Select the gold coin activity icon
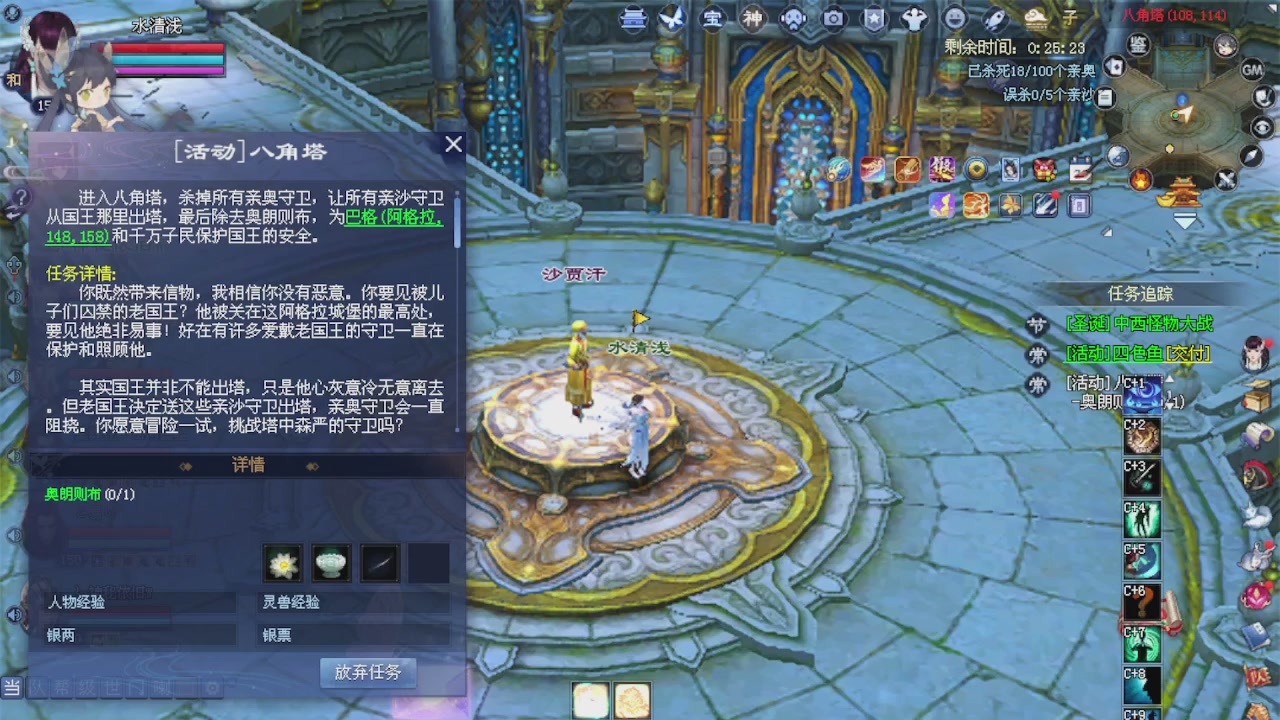The image size is (1280, 720). (x=976, y=167)
